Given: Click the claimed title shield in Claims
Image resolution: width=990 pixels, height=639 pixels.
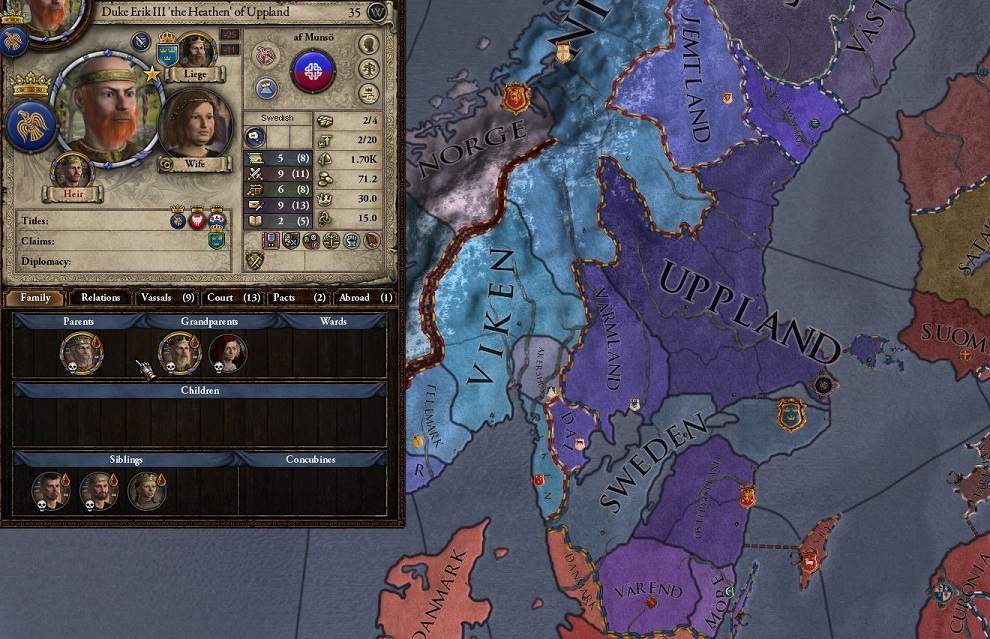Looking at the screenshot, I should tap(216, 240).
